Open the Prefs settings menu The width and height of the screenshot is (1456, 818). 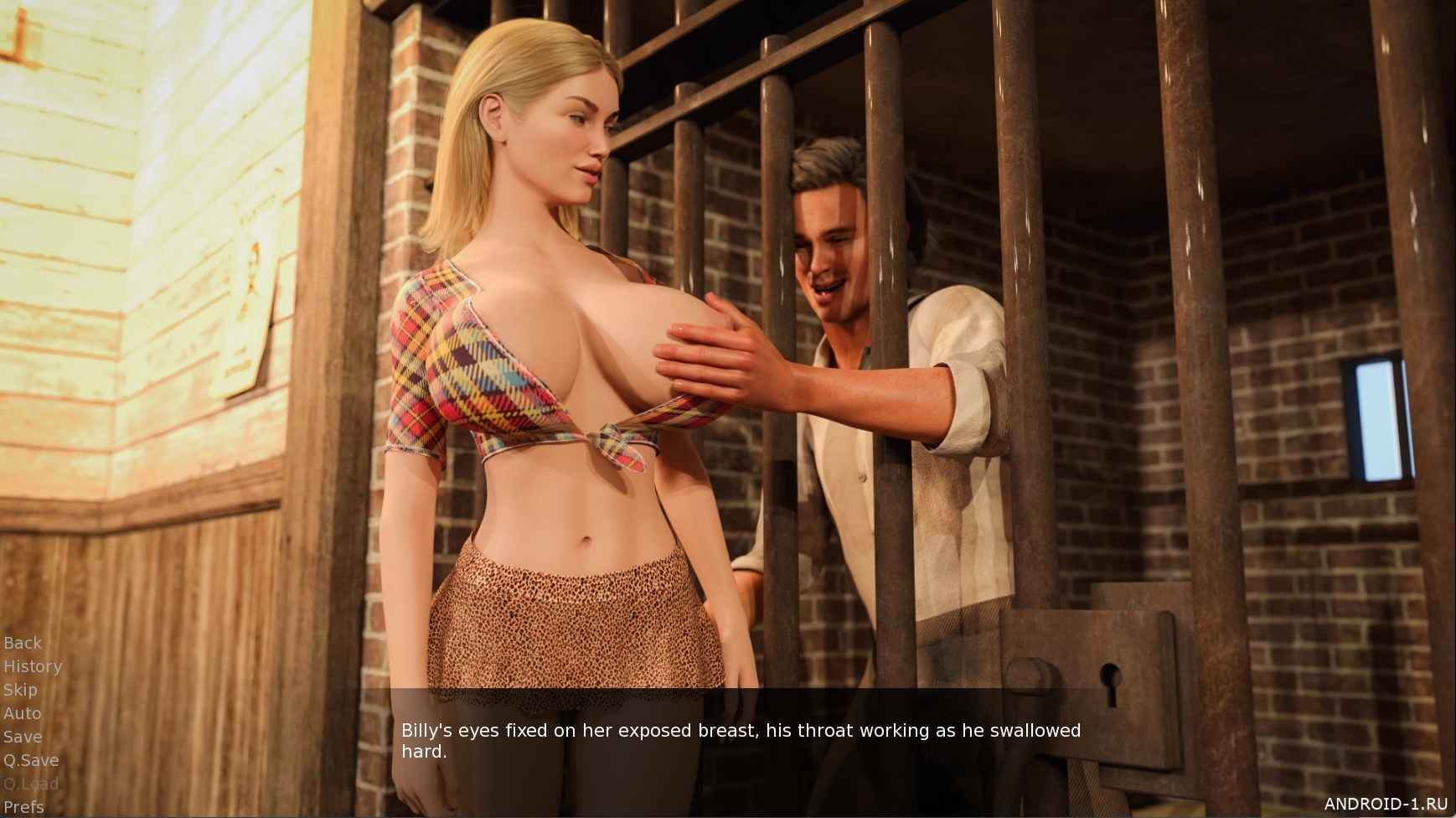tap(23, 807)
